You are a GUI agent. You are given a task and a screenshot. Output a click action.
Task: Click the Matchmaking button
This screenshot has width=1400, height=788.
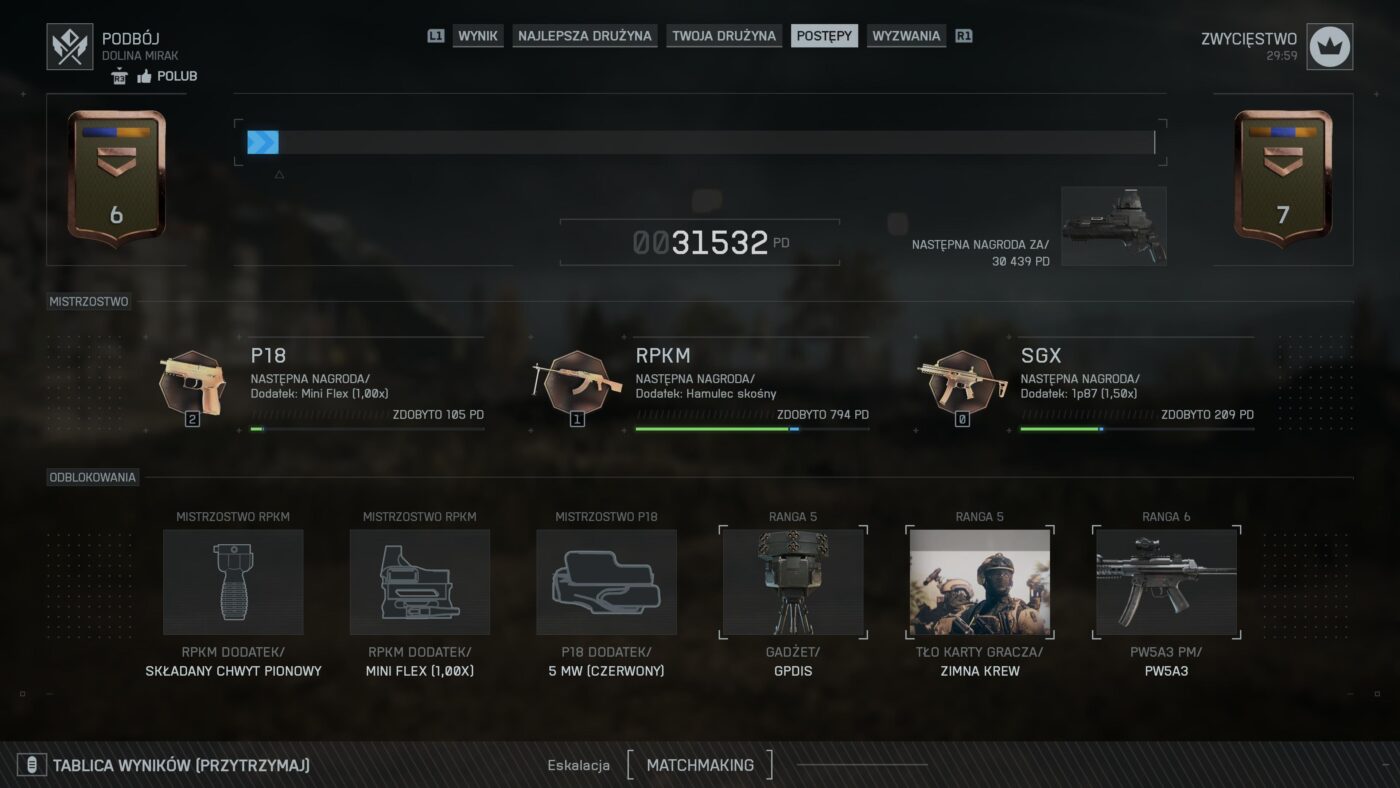pyautogui.click(x=700, y=765)
